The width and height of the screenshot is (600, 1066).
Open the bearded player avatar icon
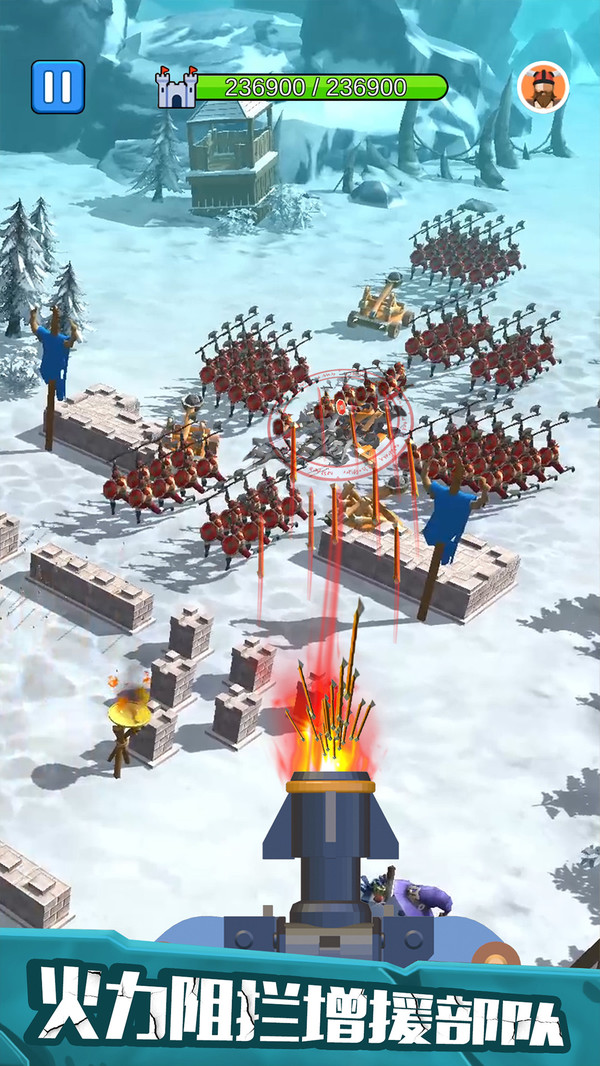point(543,88)
